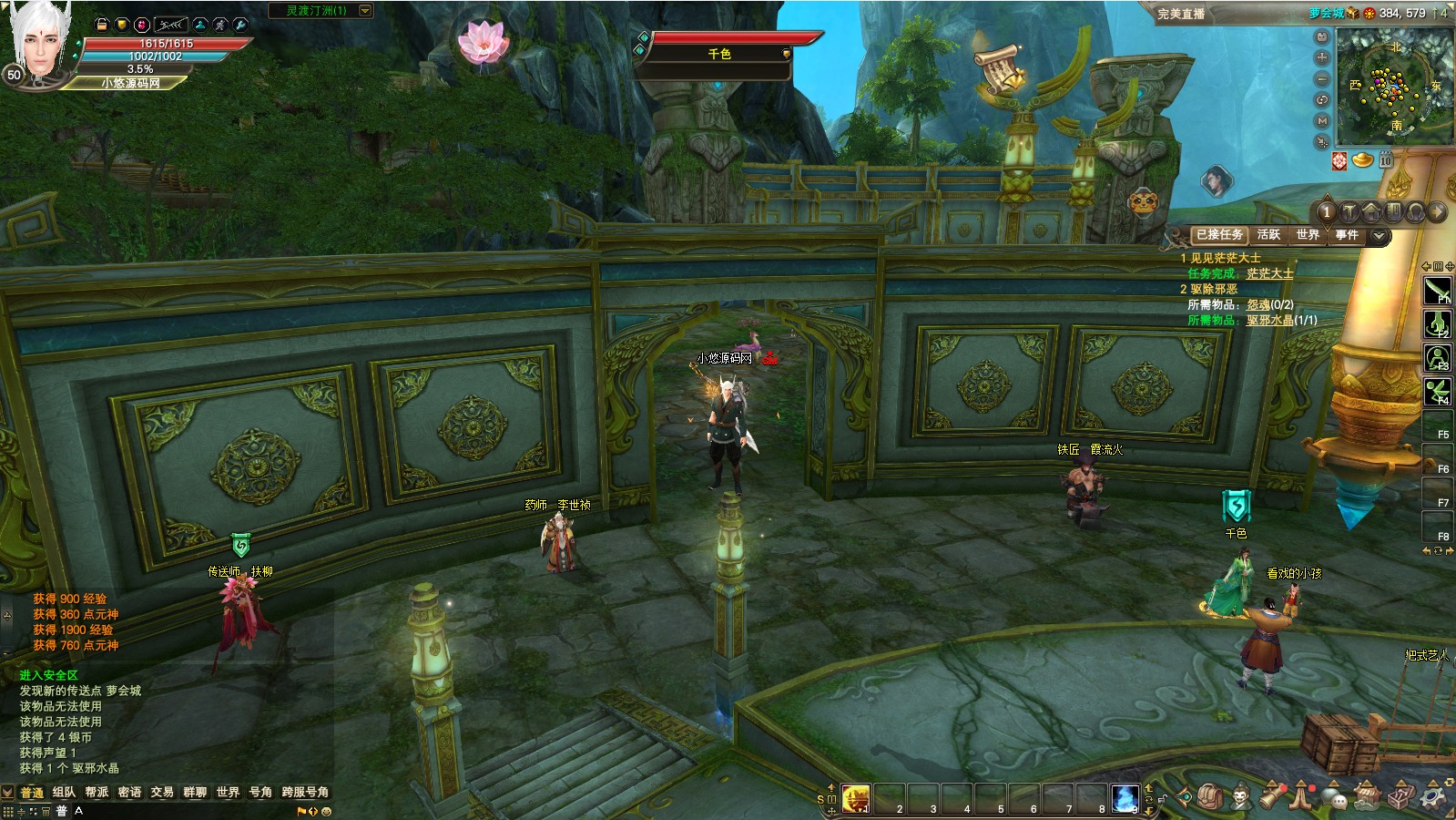The height and width of the screenshot is (820, 1456).
Task: Switch to the 活跃 quest tab
Action: (x=1268, y=235)
